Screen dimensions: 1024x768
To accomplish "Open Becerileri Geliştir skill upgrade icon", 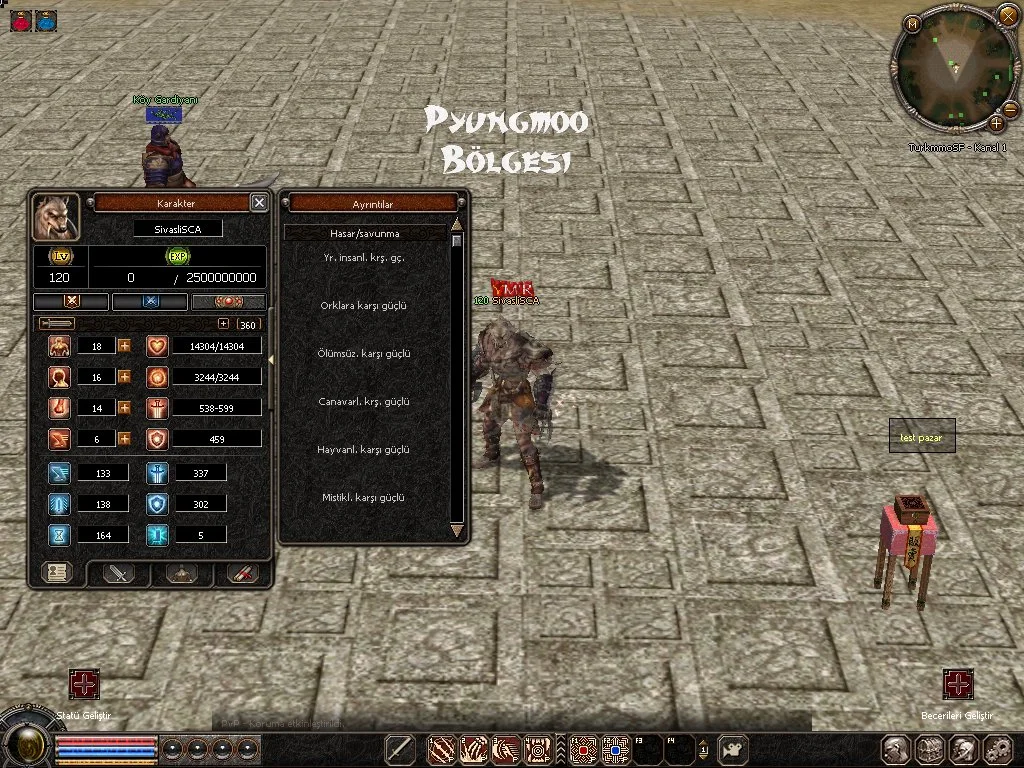I will click(958, 684).
